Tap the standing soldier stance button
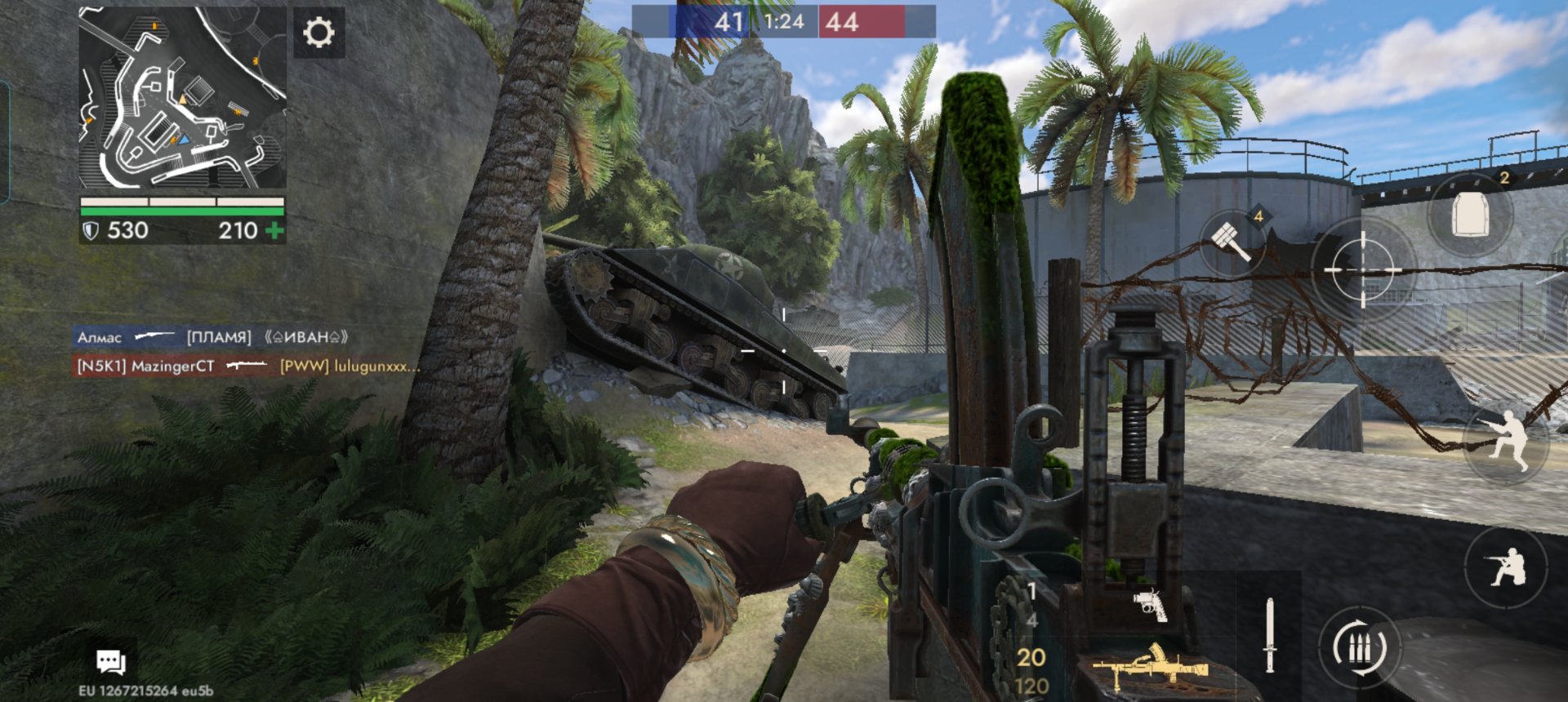 click(x=1505, y=442)
